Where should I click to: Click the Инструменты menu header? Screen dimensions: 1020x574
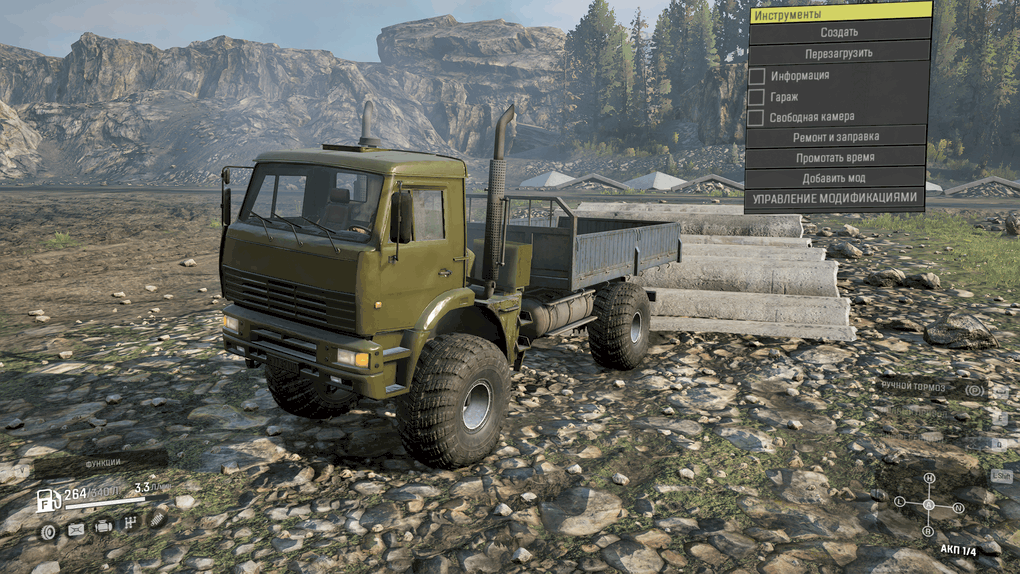[838, 12]
